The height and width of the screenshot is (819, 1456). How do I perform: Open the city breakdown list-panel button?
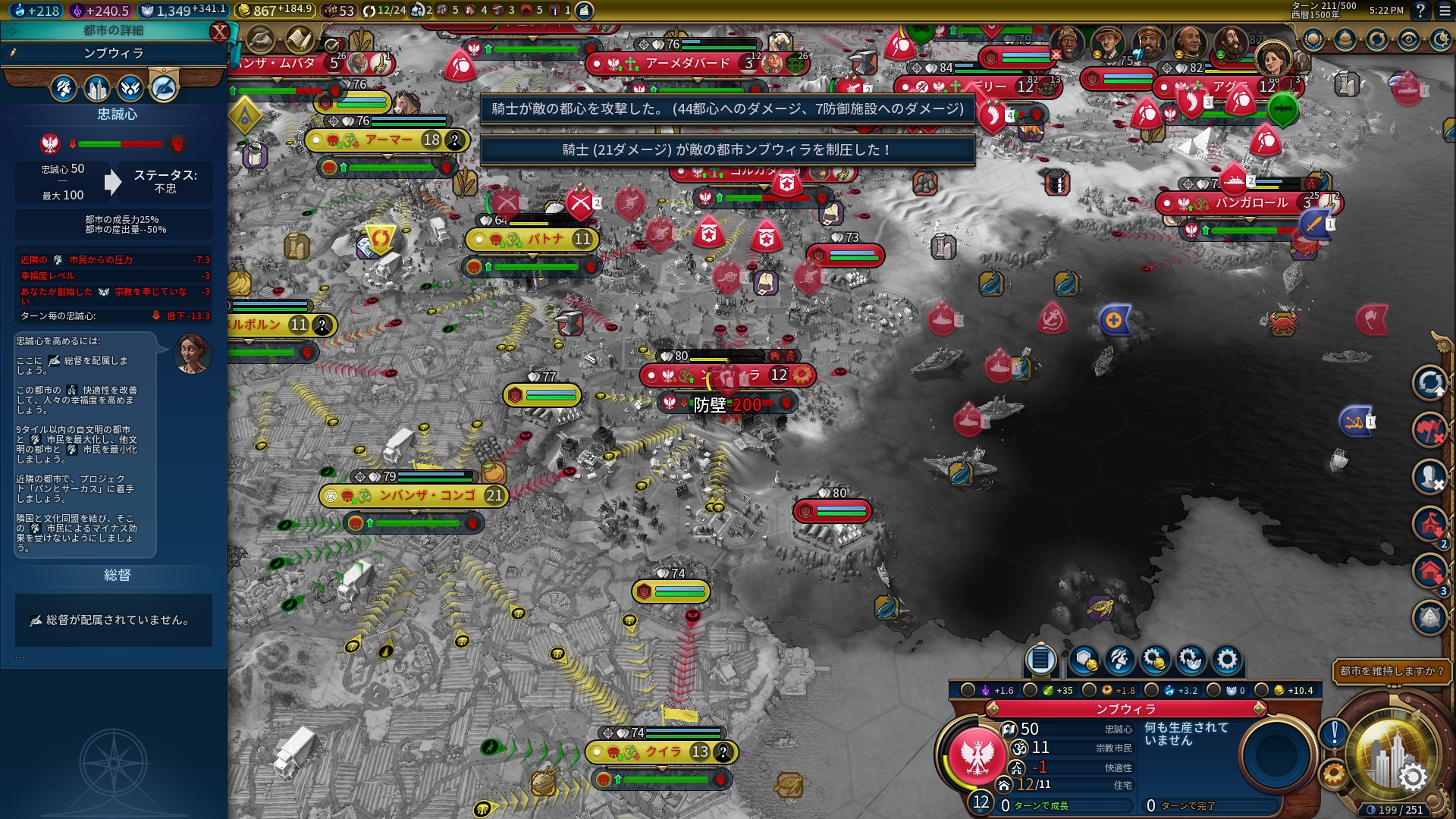coord(1040,660)
